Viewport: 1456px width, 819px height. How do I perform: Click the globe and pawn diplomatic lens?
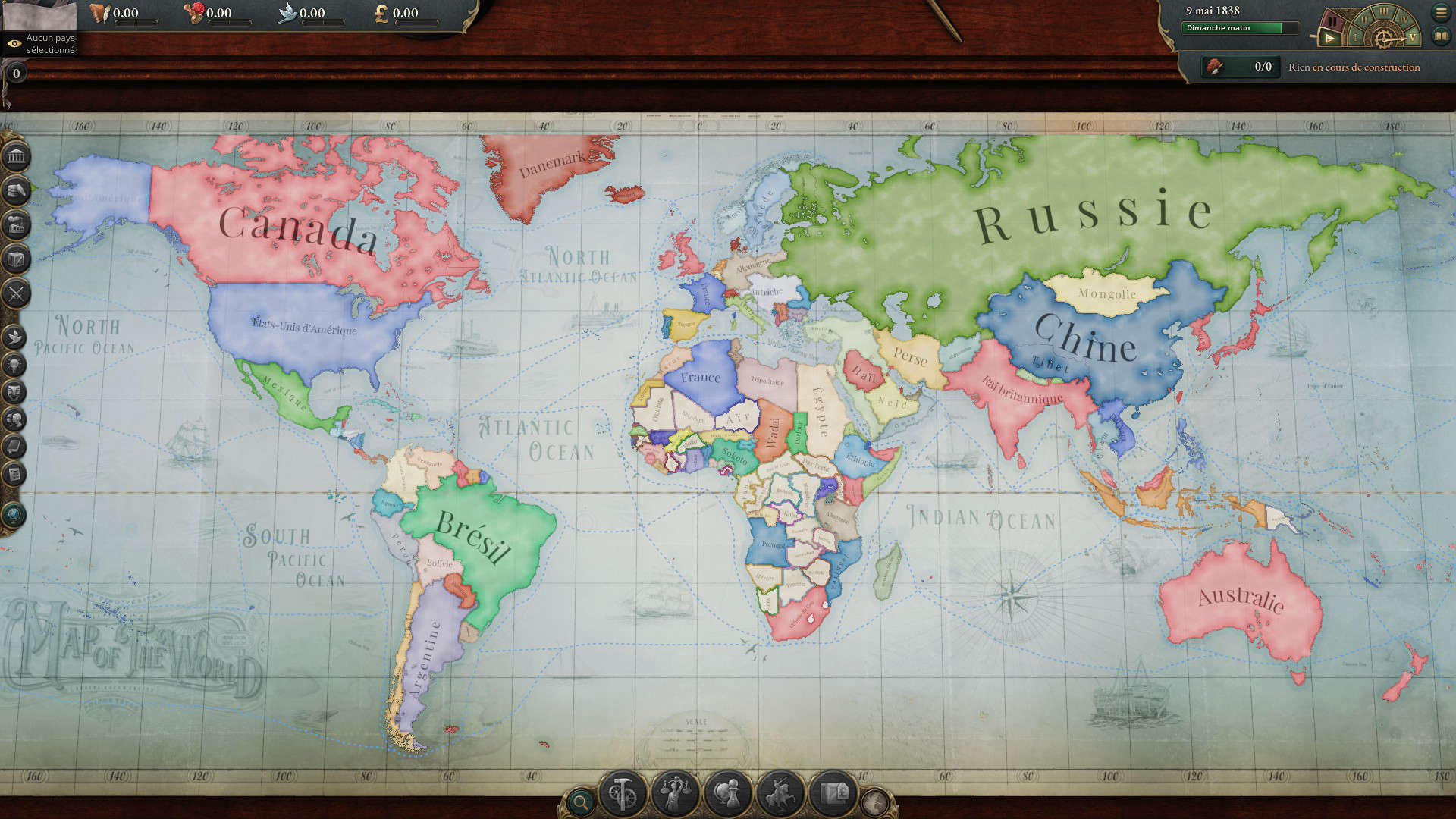(x=726, y=792)
